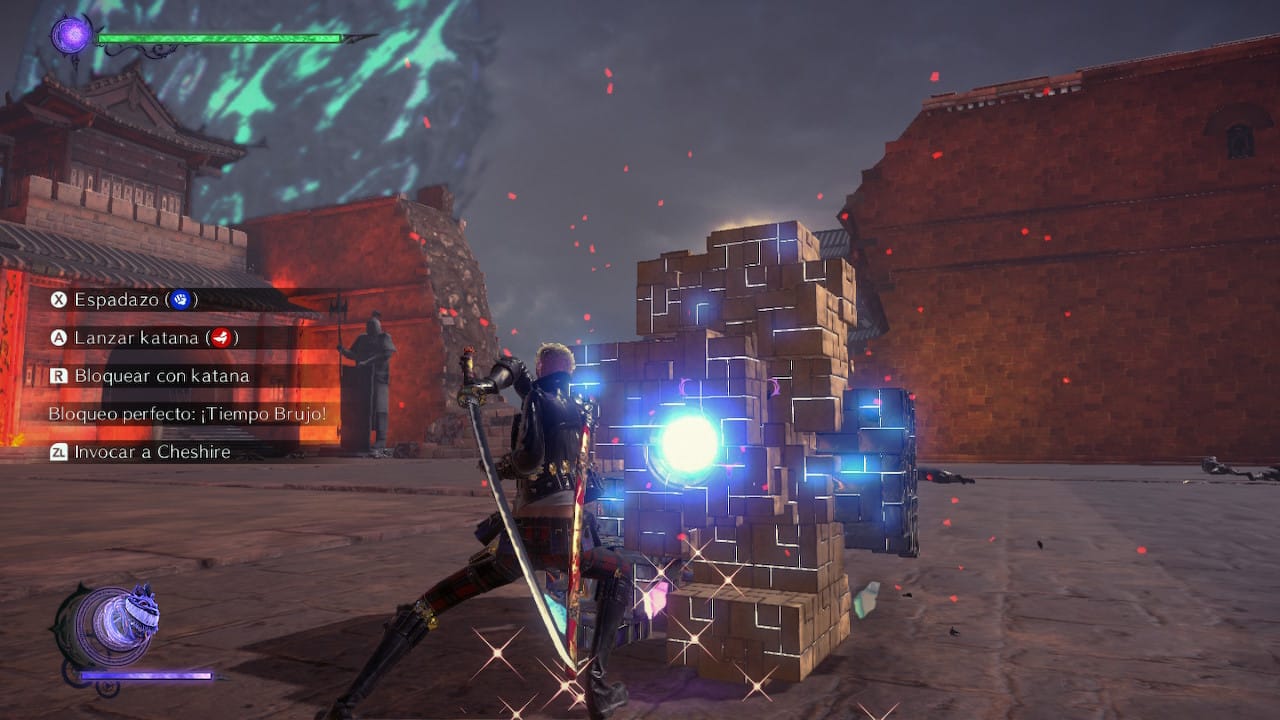
Task: Click the purple orb beside the health bar
Action: [x=71, y=36]
